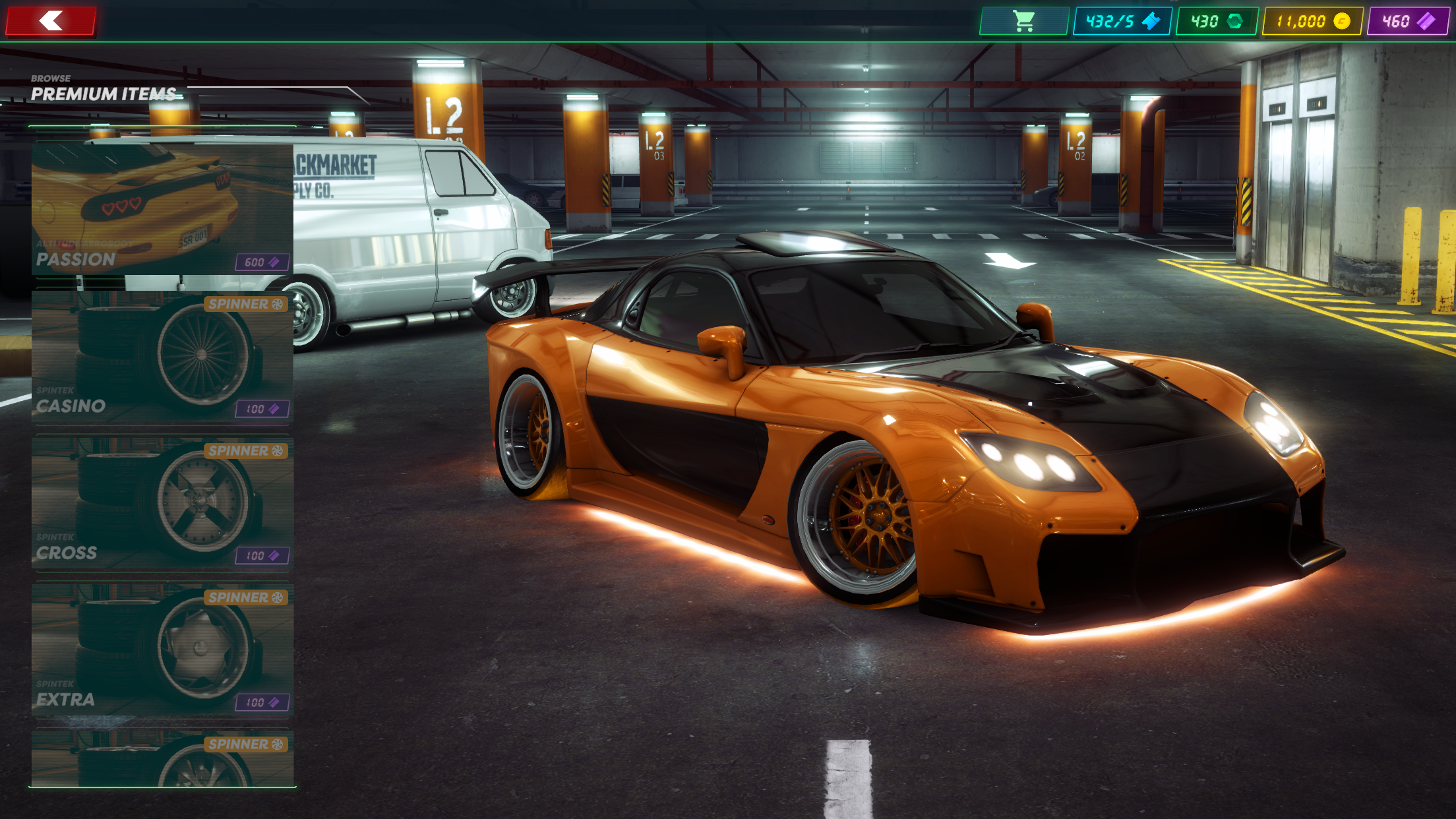Click the blue tickets counter showing 432/5
1456x819 pixels.
tap(1121, 20)
